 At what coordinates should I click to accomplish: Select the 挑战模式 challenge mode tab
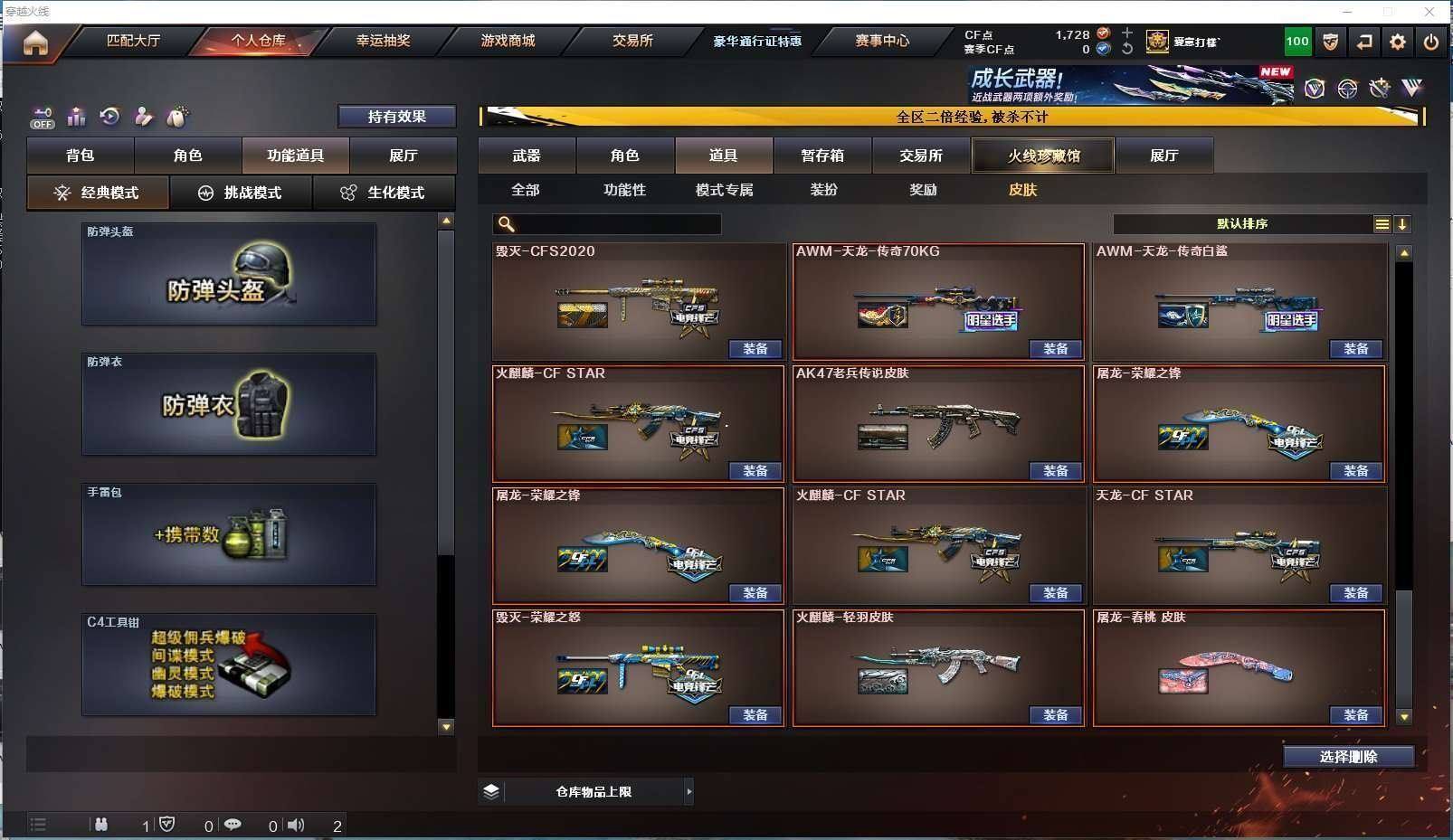point(241,193)
